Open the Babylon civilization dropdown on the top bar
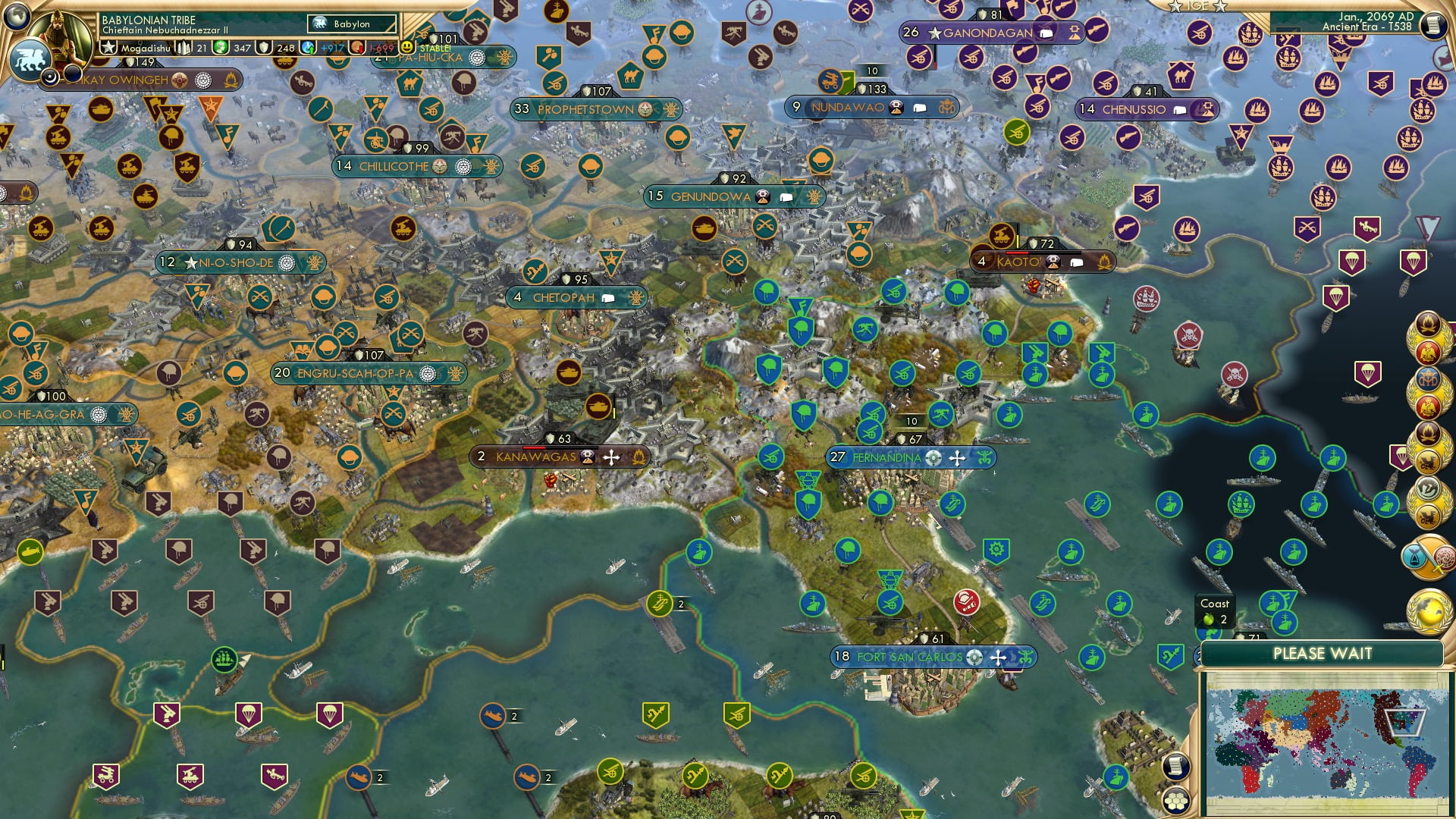 pyautogui.click(x=350, y=24)
